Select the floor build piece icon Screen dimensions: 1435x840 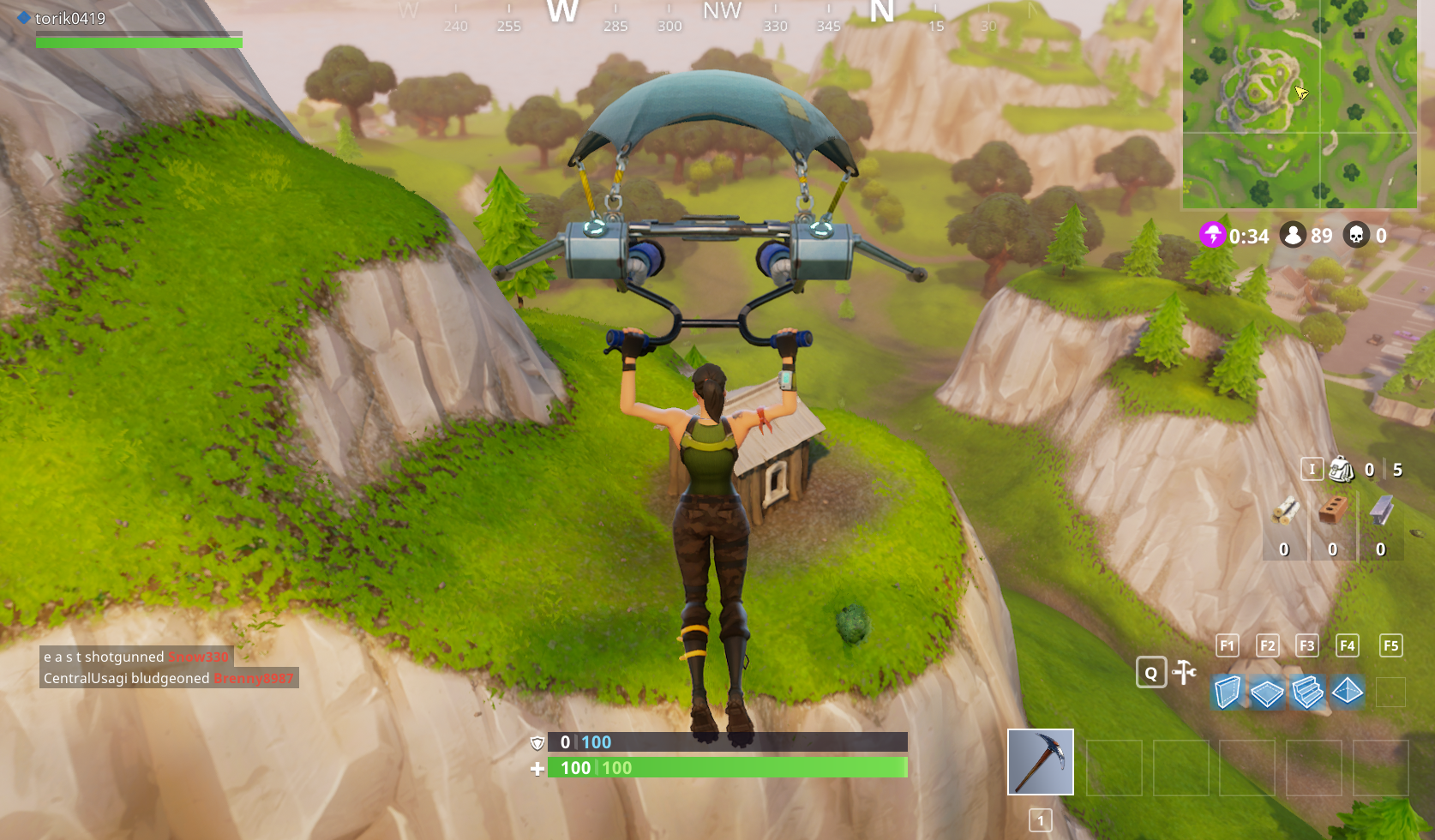[1268, 693]
